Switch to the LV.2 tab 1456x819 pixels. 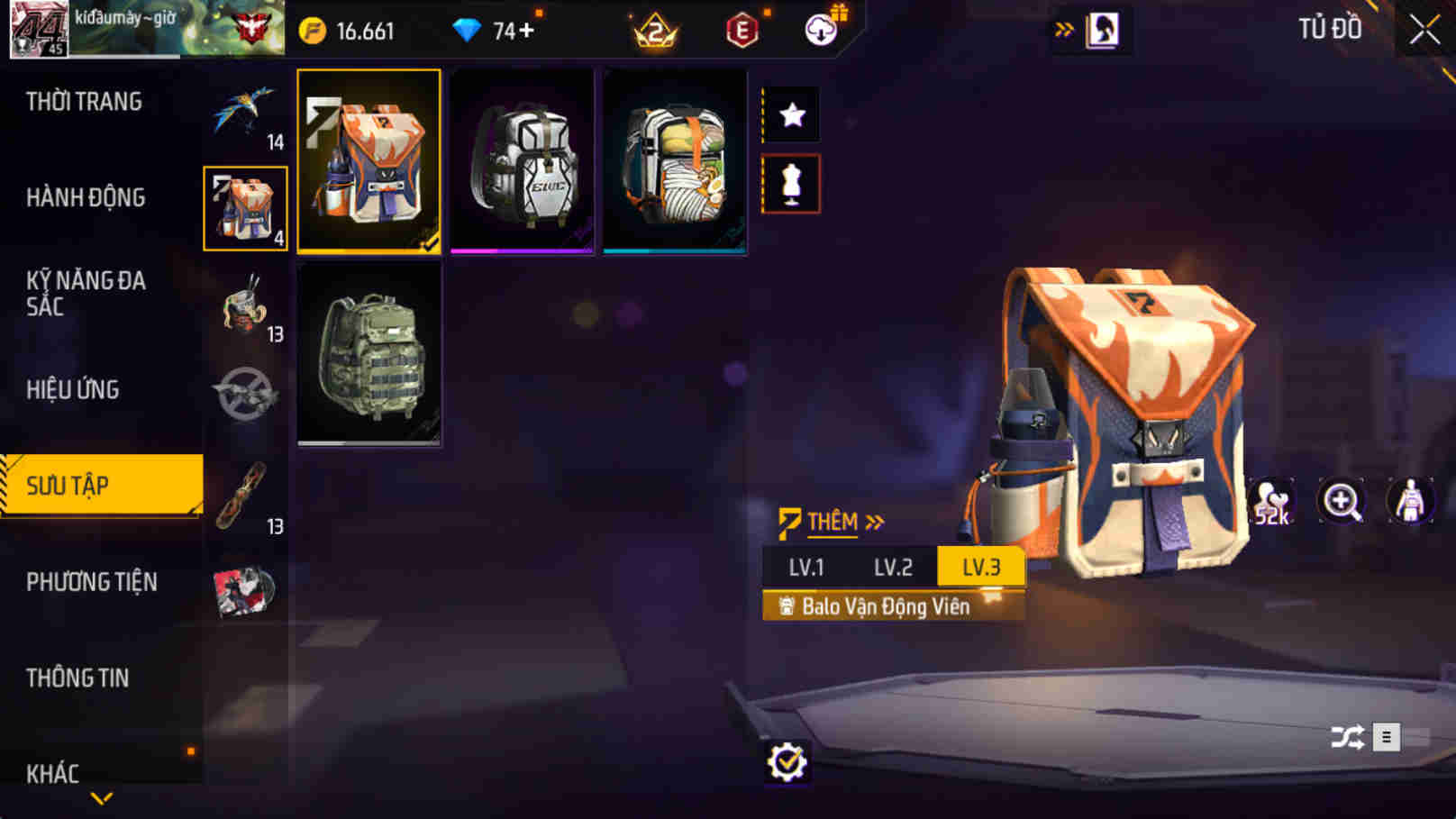pyautogui.click(x=894, y=567)
